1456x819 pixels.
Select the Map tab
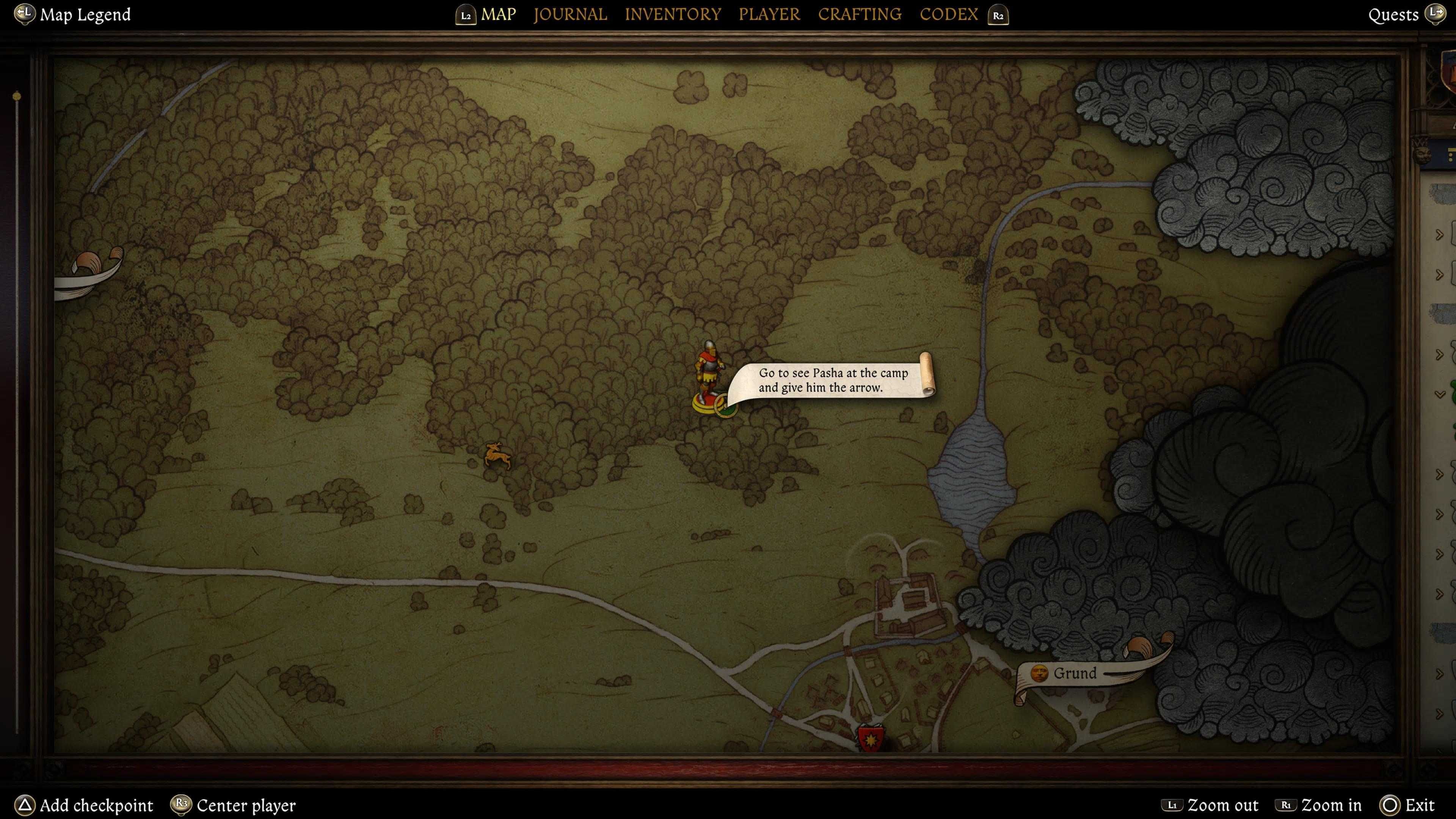click(498, 14)
